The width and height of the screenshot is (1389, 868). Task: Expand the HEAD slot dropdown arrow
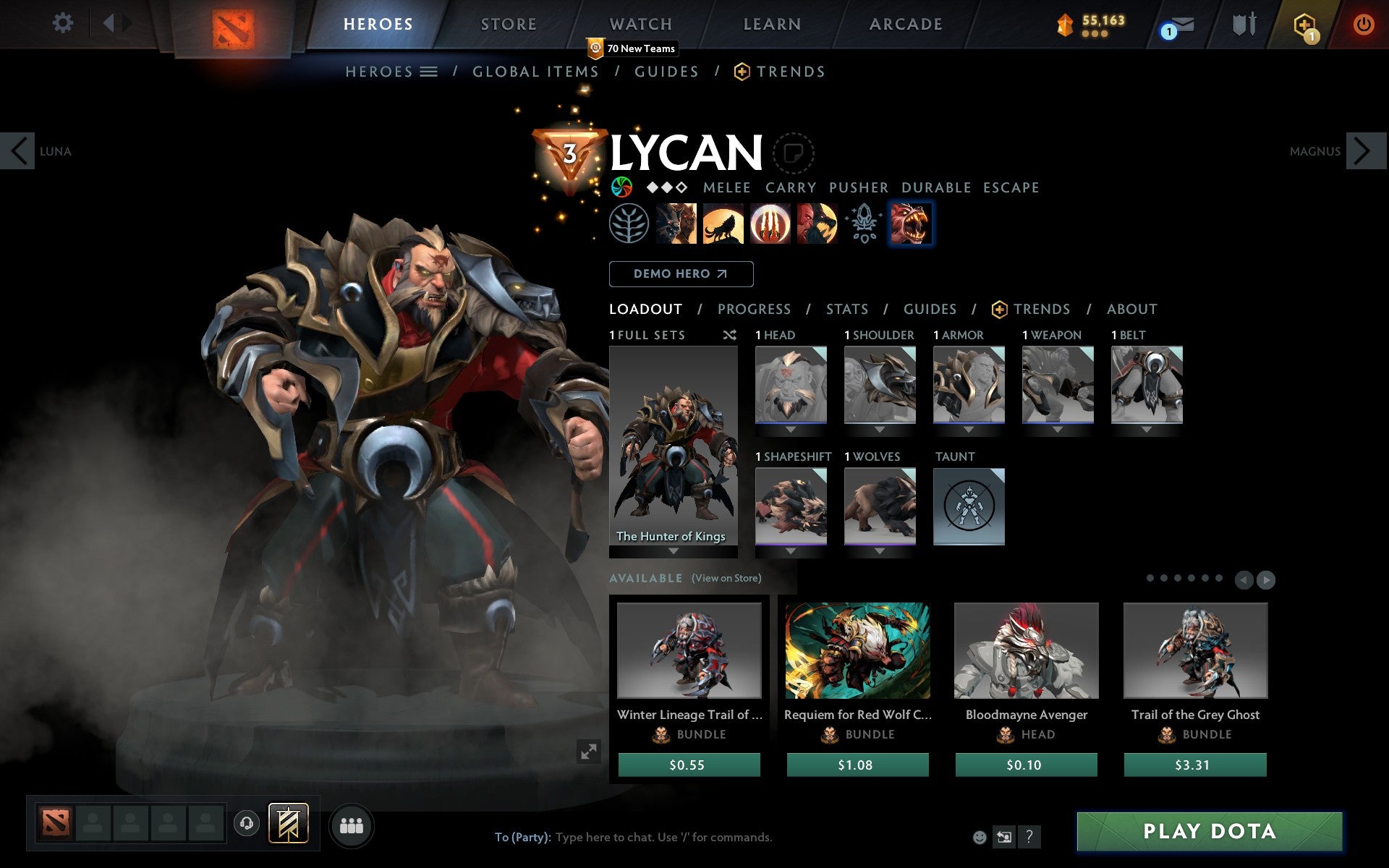coord(790,427)
